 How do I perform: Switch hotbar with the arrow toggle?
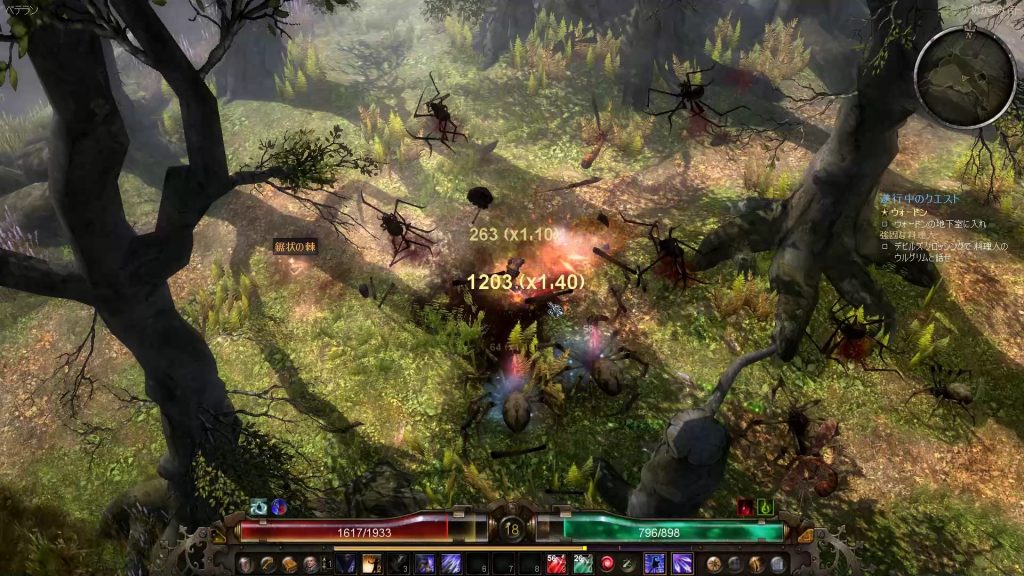click(322, 564)
